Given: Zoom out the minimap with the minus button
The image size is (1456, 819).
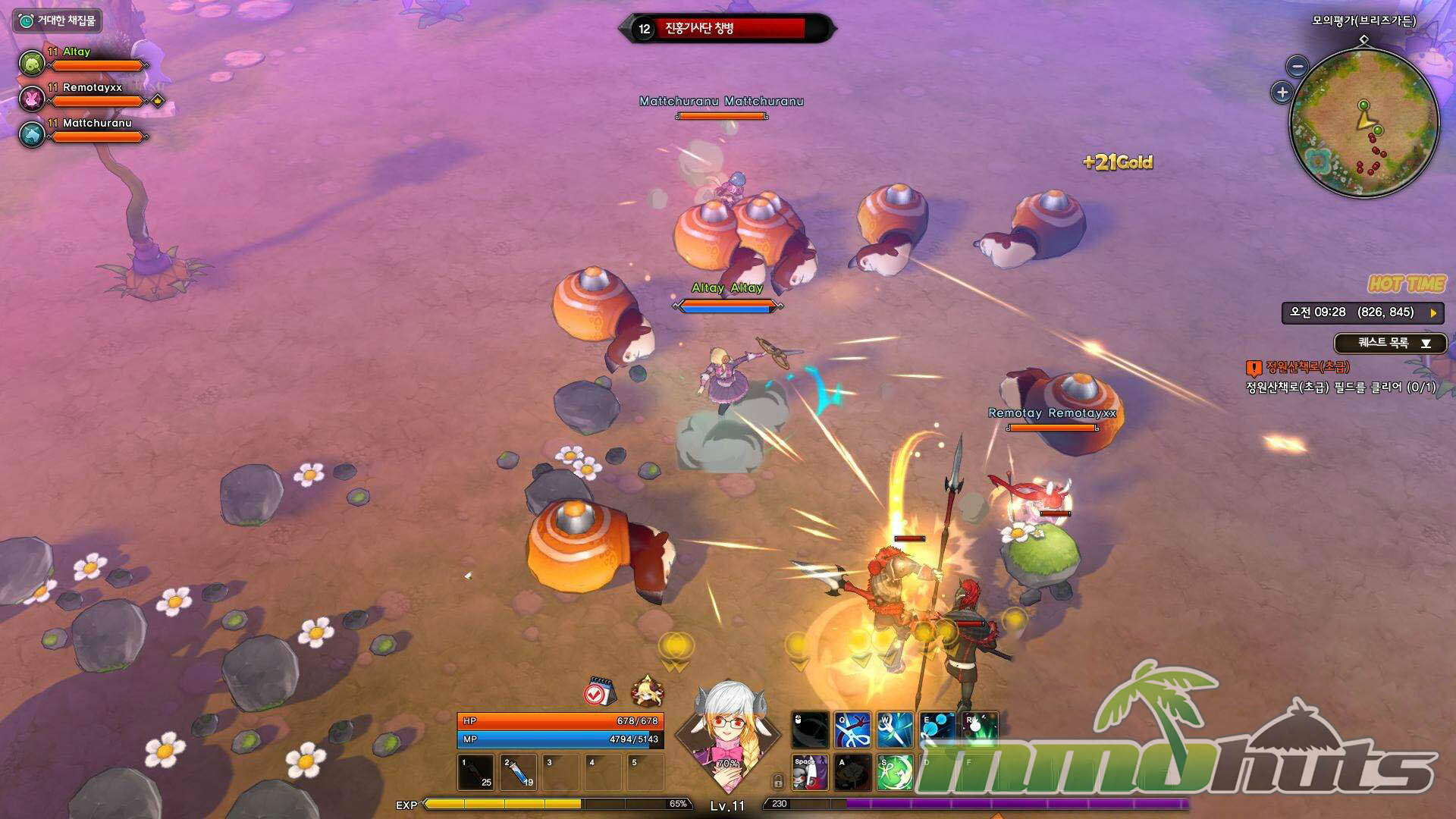Looking at the screenshot, I should pyautogui.click(x=1298, y=67).
